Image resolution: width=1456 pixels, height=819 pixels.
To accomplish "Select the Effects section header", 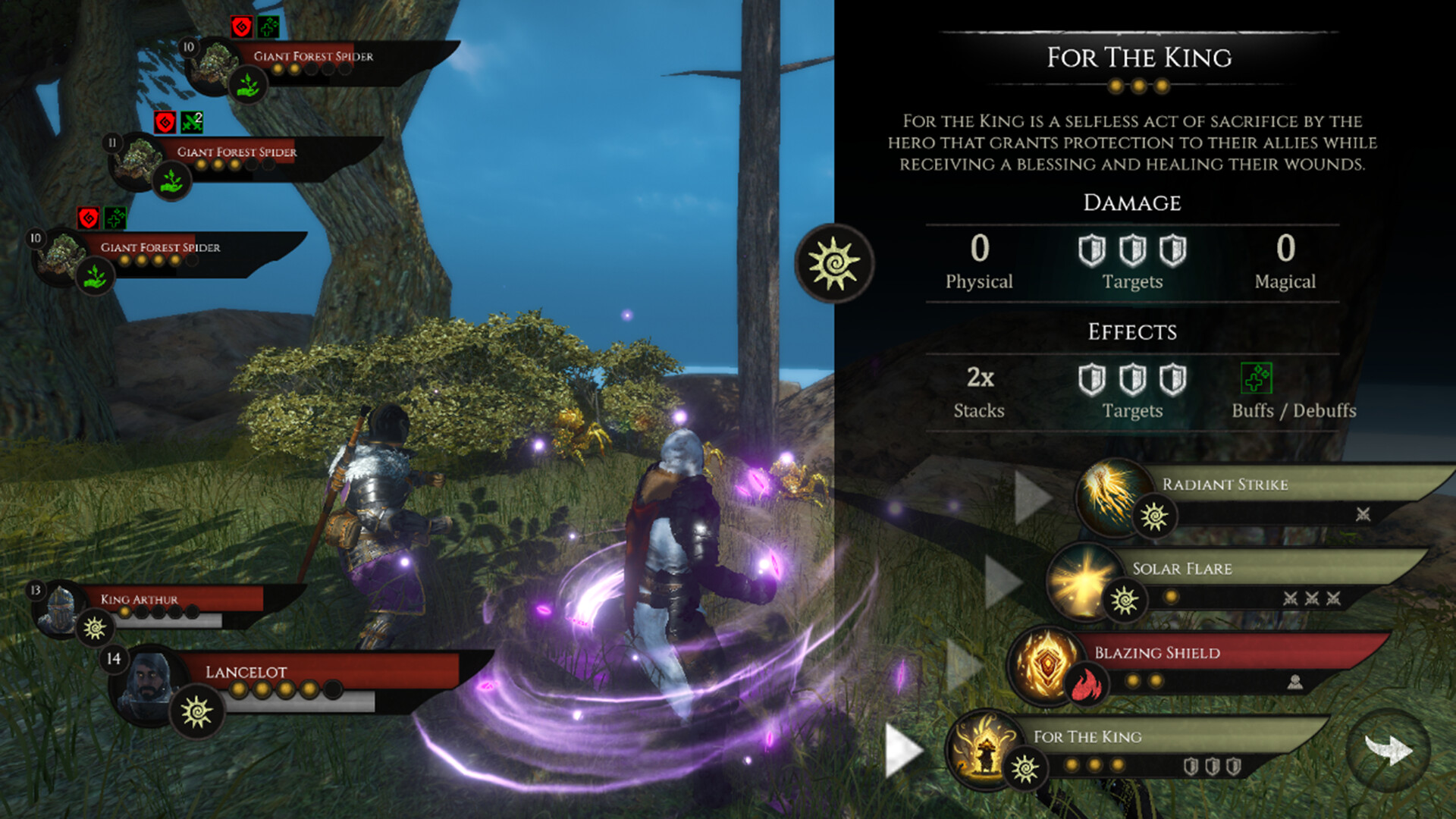I will pyautogui.click(x=1133, y=332).
